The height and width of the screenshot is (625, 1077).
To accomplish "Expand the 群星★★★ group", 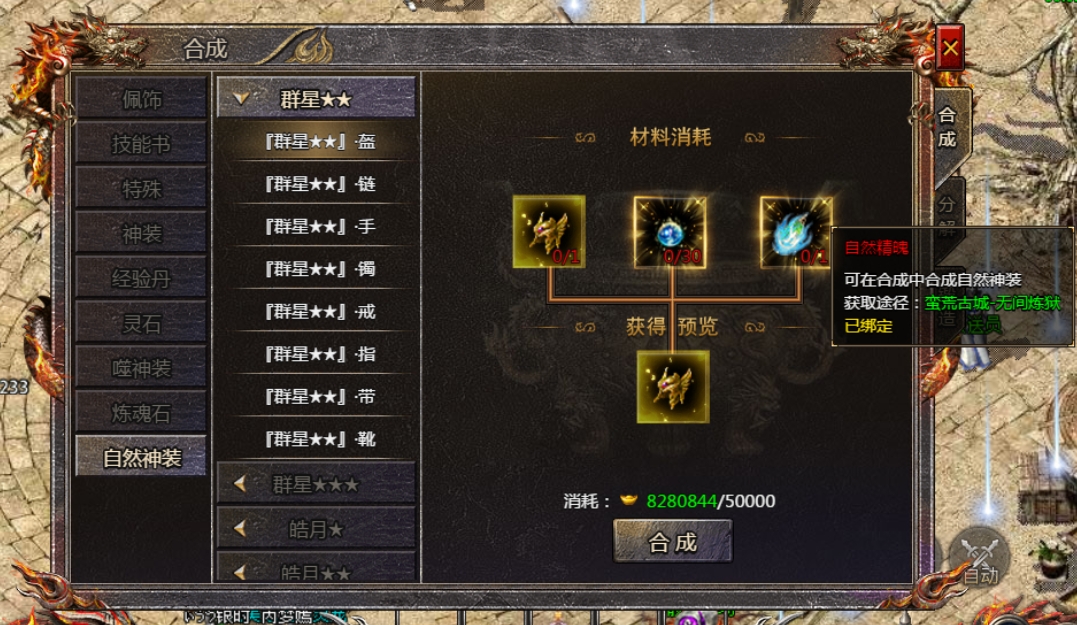I will [x=315, y=484].
